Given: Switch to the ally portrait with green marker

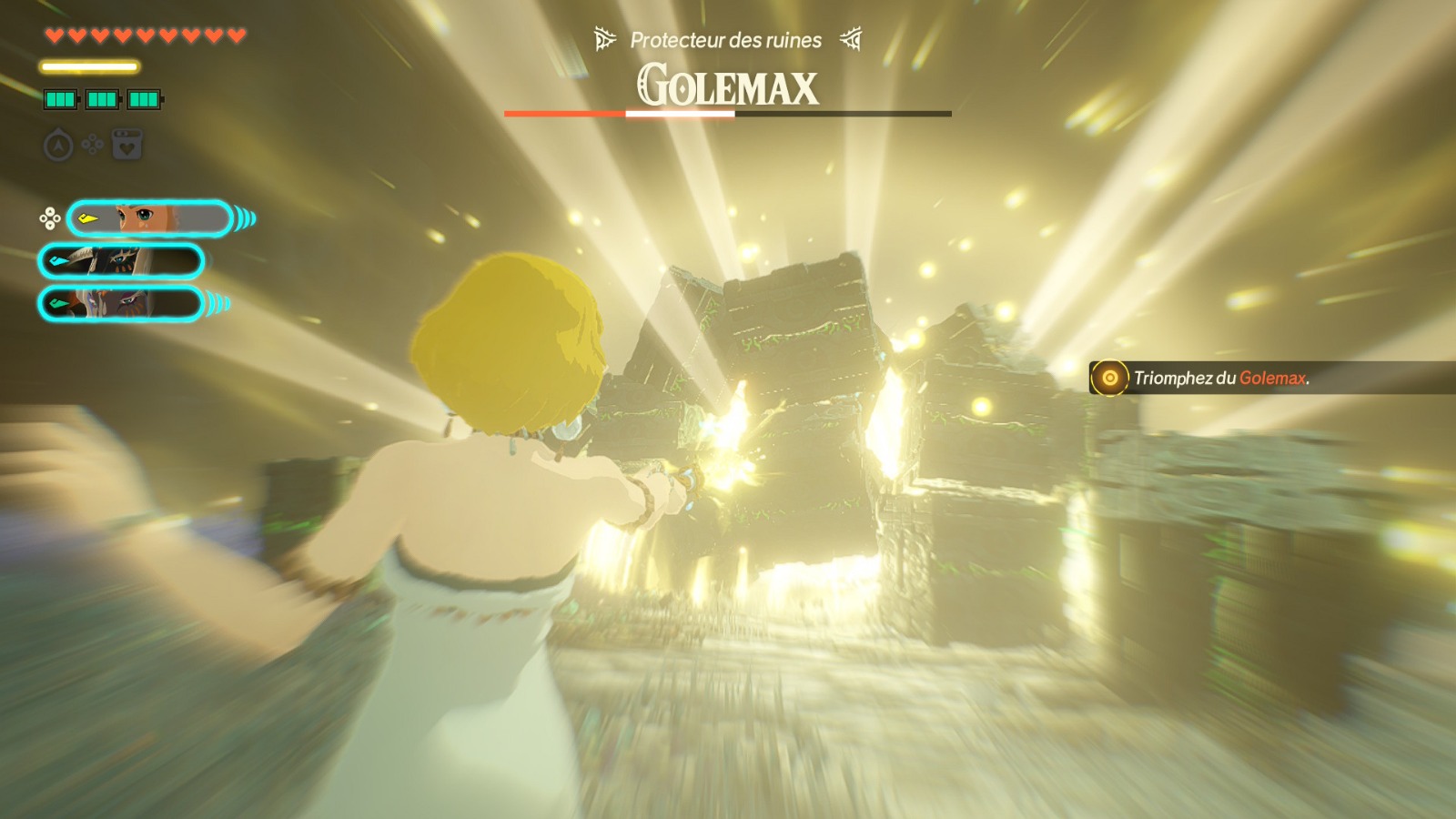Looking at the screenshot, I should tap(121, 304).
